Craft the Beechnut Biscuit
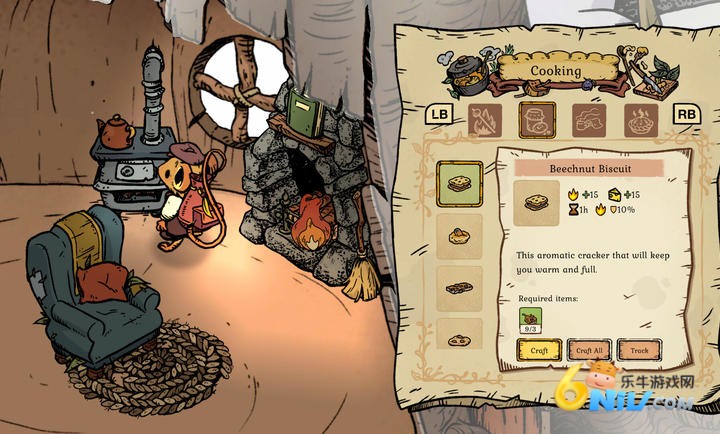 coord(538,350)
